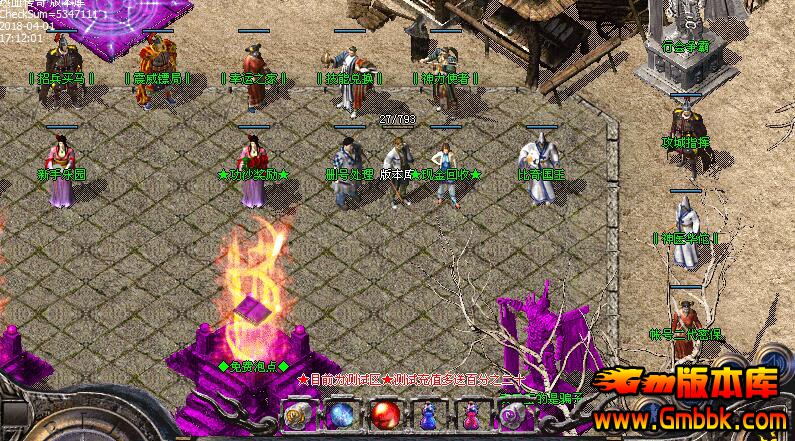The image size is (795, 441).
Task: Drink the blue potion from the hotbar
Action: tap(427, 413)
